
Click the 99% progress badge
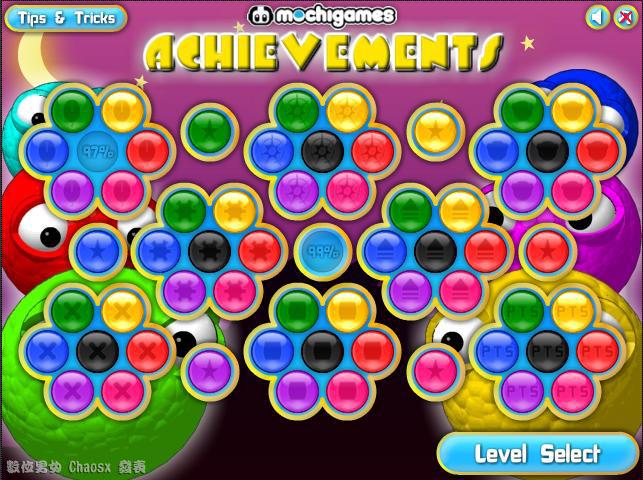(x=321, y=249)
